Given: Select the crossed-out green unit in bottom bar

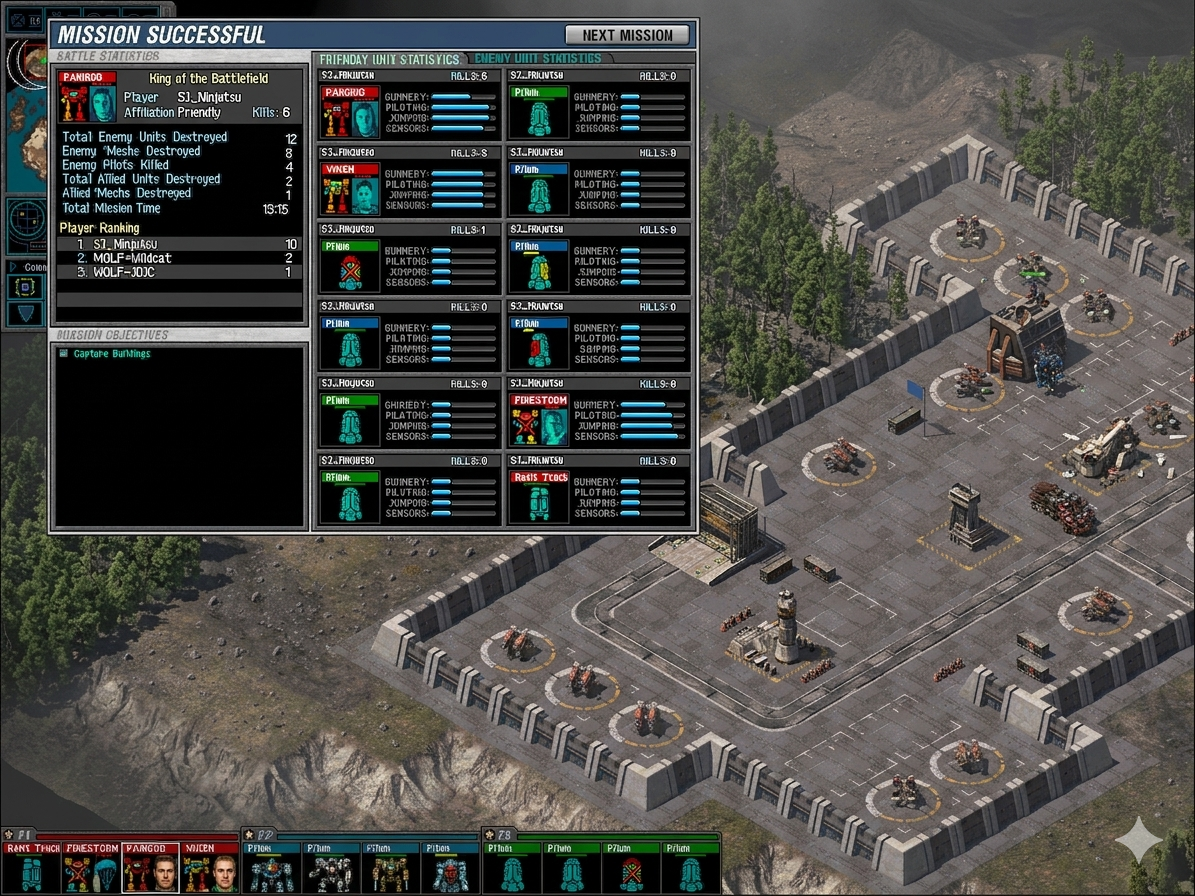Looking at the screenshot, I should click(x=630, y=868).
